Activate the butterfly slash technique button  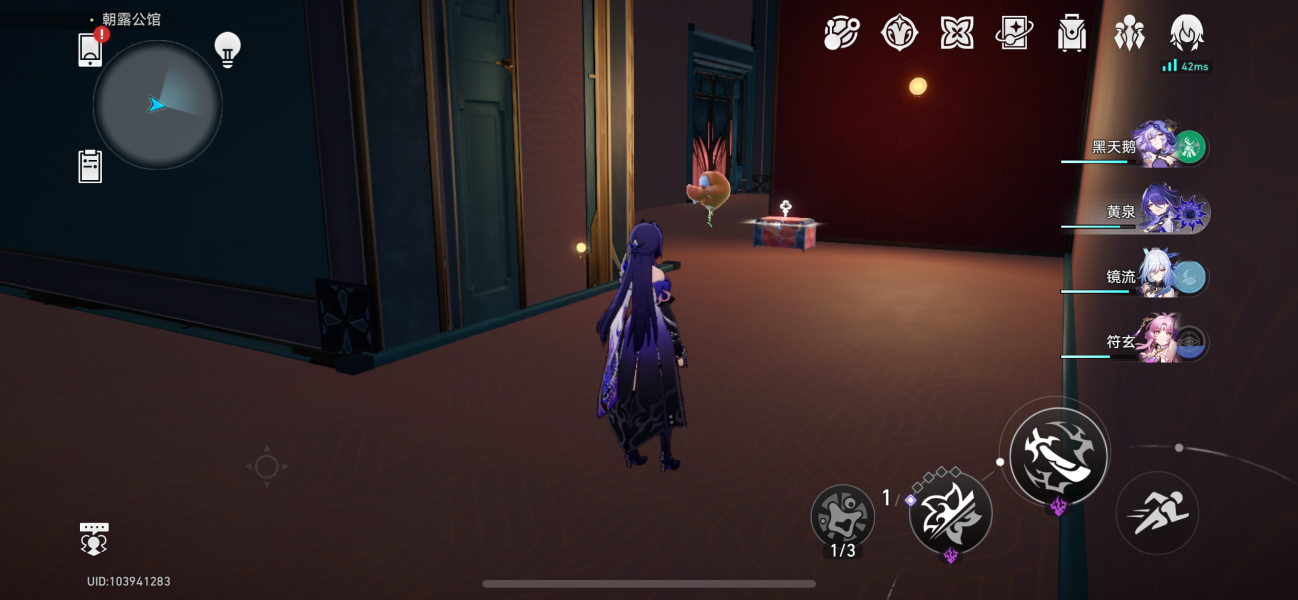[x=950, y=514]
